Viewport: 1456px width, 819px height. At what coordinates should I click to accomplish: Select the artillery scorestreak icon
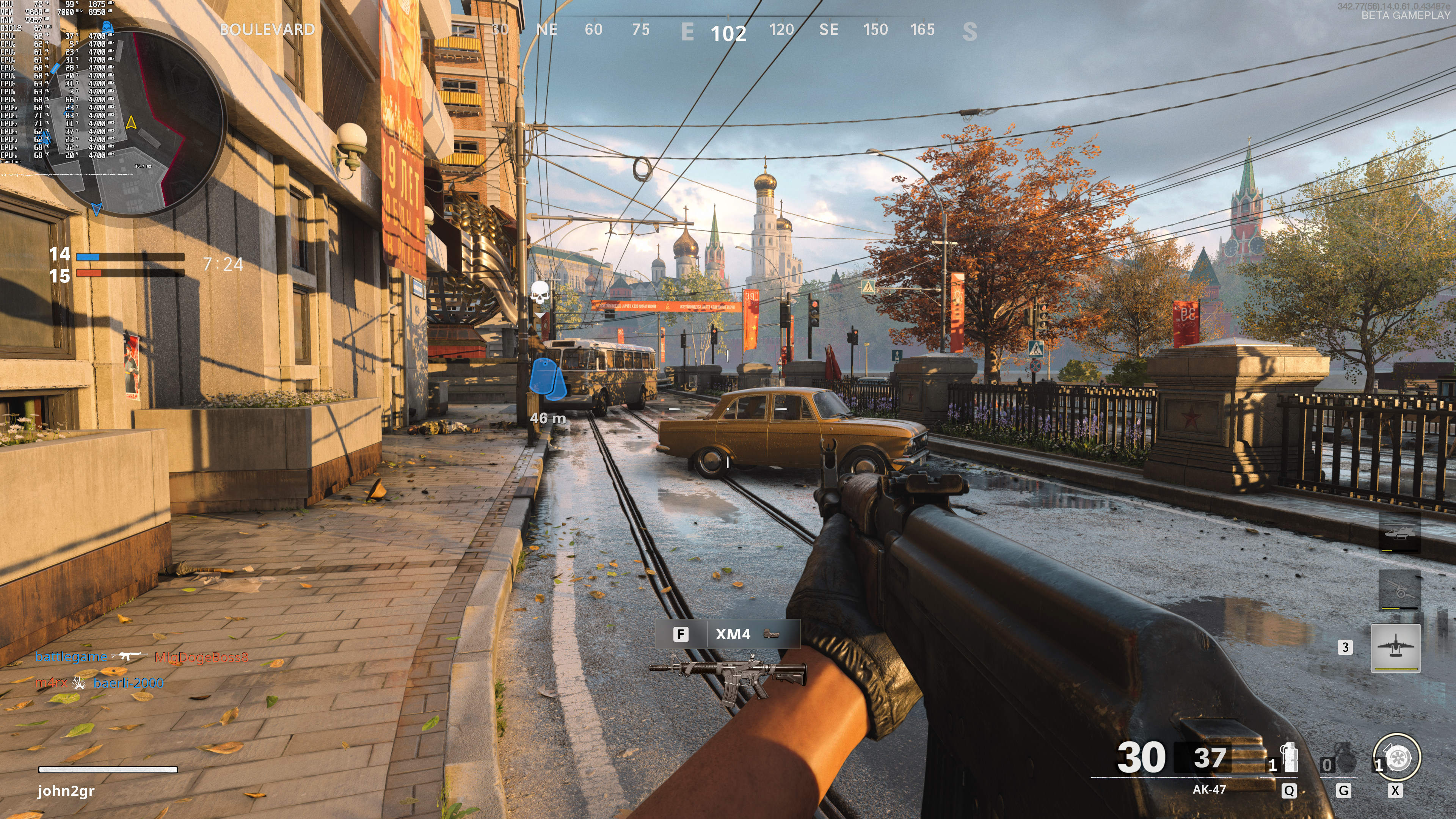click(1399, 590)
